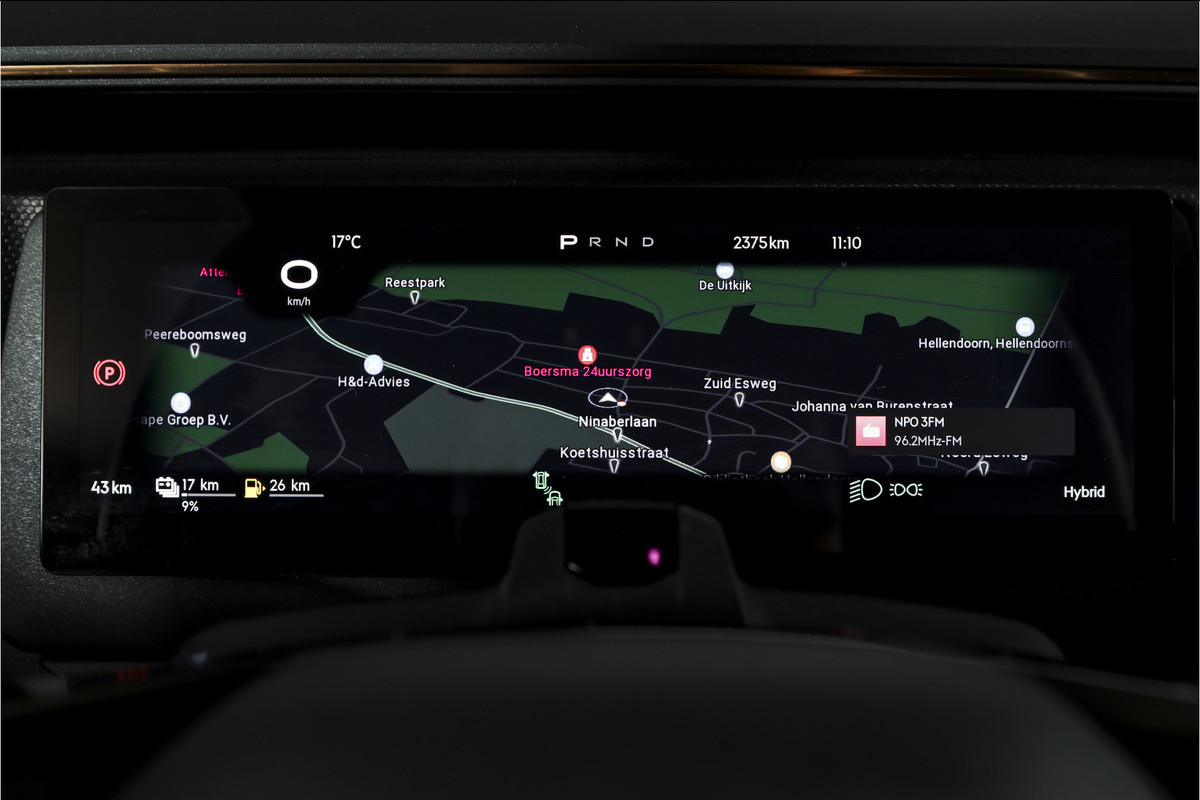Select the Zuid Esweg map pin

click(739, 400)
